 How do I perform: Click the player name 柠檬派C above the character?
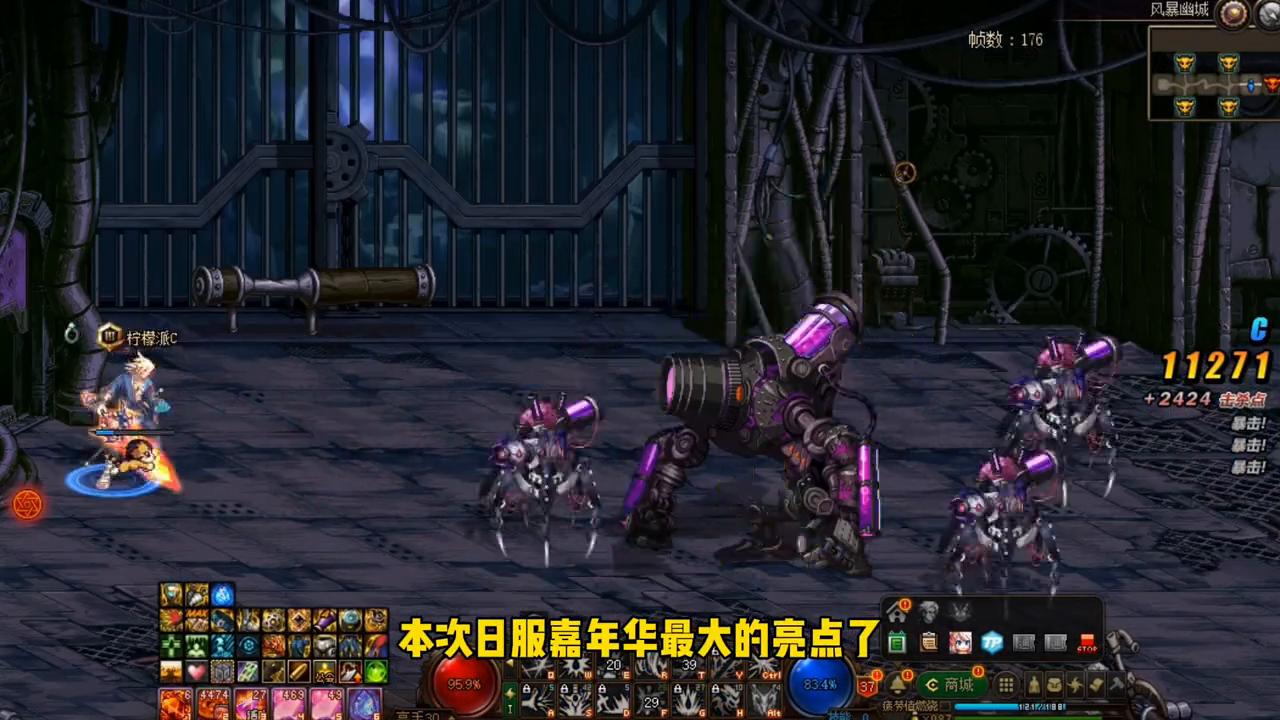click(x=152, y=338)
